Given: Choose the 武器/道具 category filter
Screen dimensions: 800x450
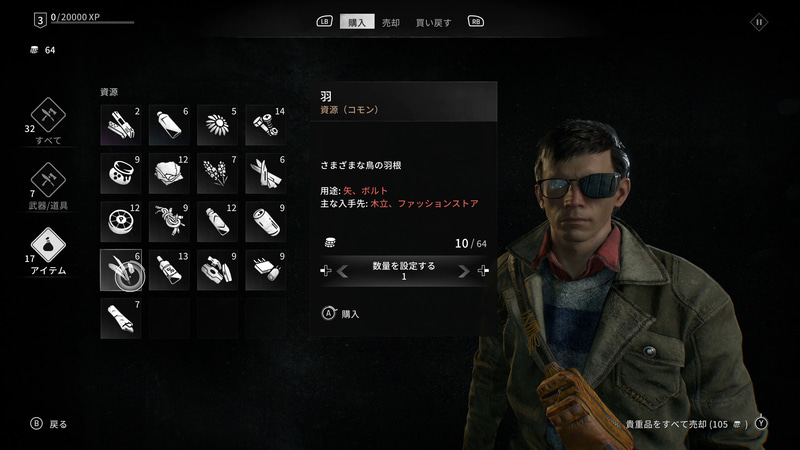Looking at the screenshot, I should (x=47, y=183).
